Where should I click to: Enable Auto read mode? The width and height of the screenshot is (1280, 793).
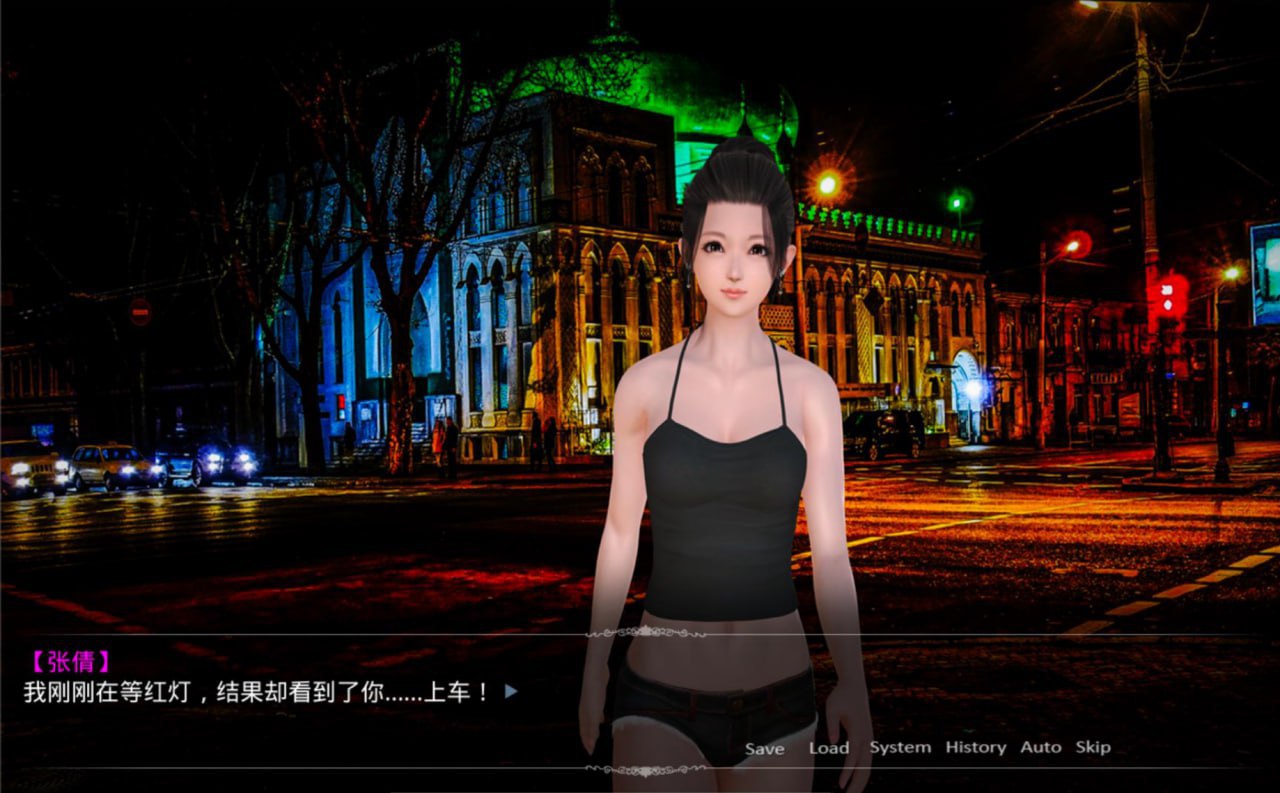[x=1042, y=747]
